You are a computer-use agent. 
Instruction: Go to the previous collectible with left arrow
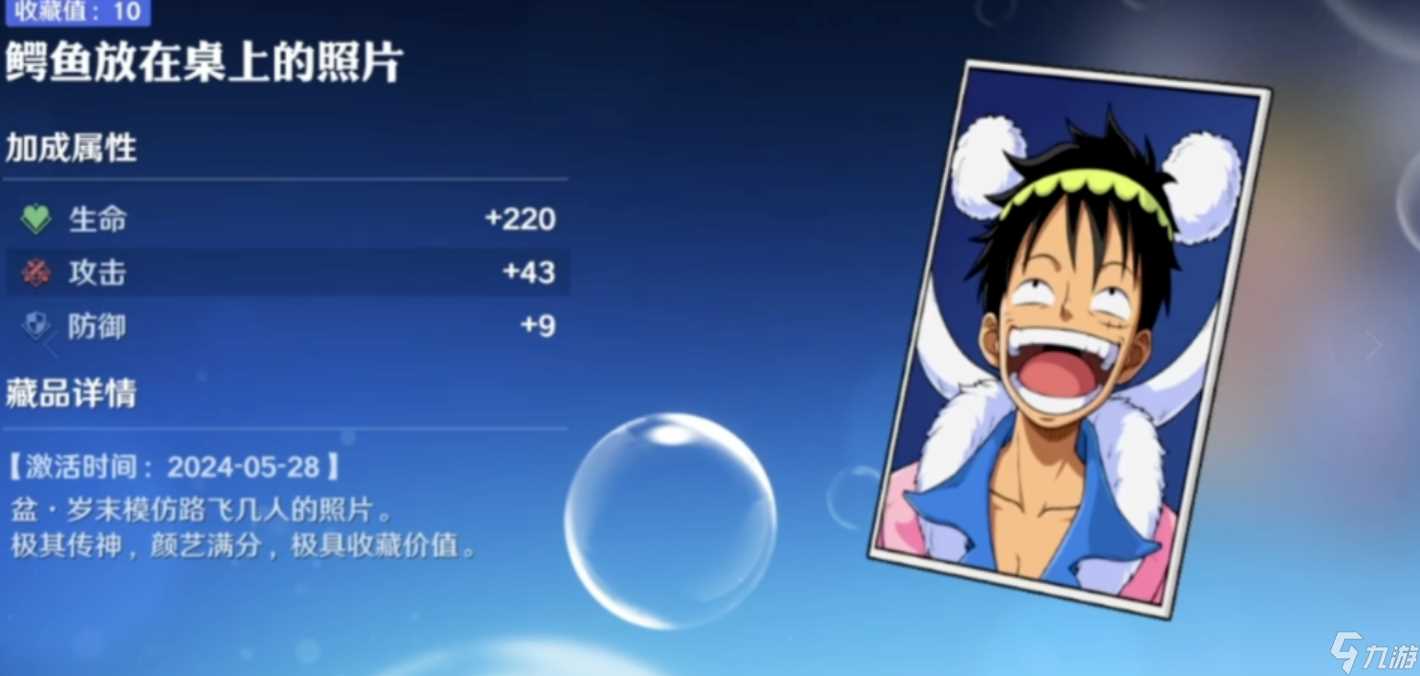click(49, 345)
